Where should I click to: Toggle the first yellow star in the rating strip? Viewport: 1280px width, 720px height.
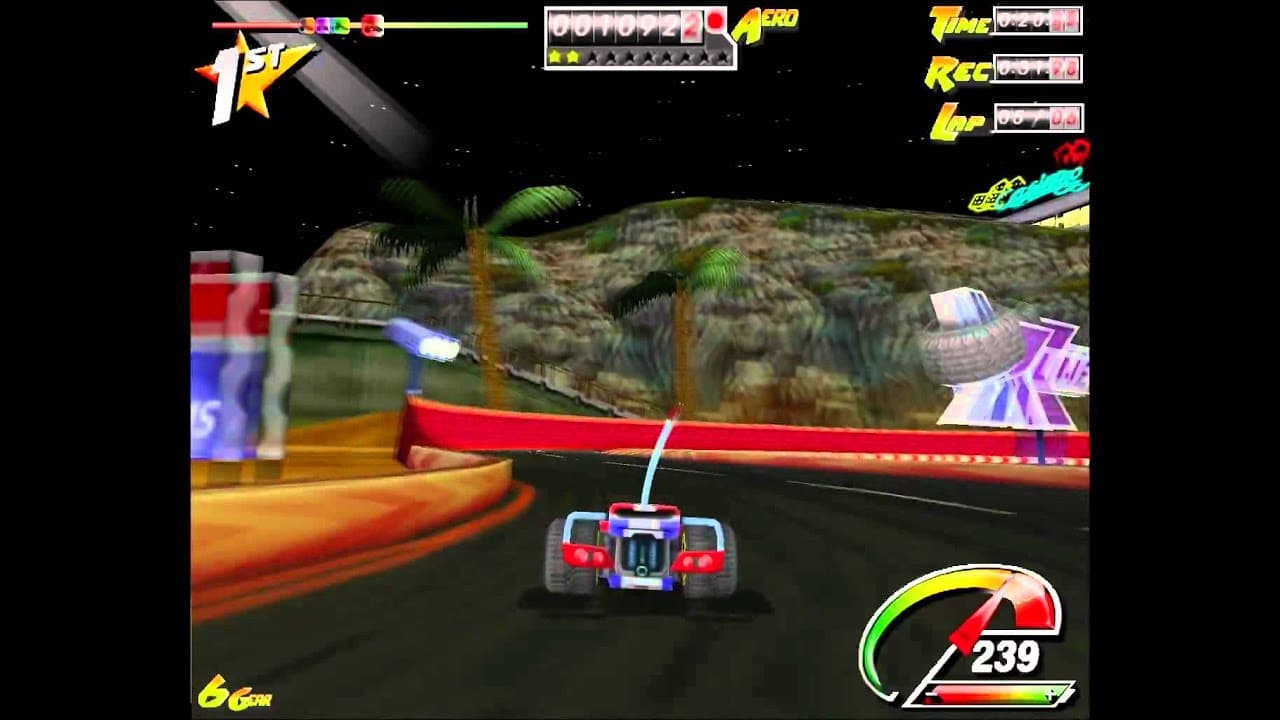[556, 57]
